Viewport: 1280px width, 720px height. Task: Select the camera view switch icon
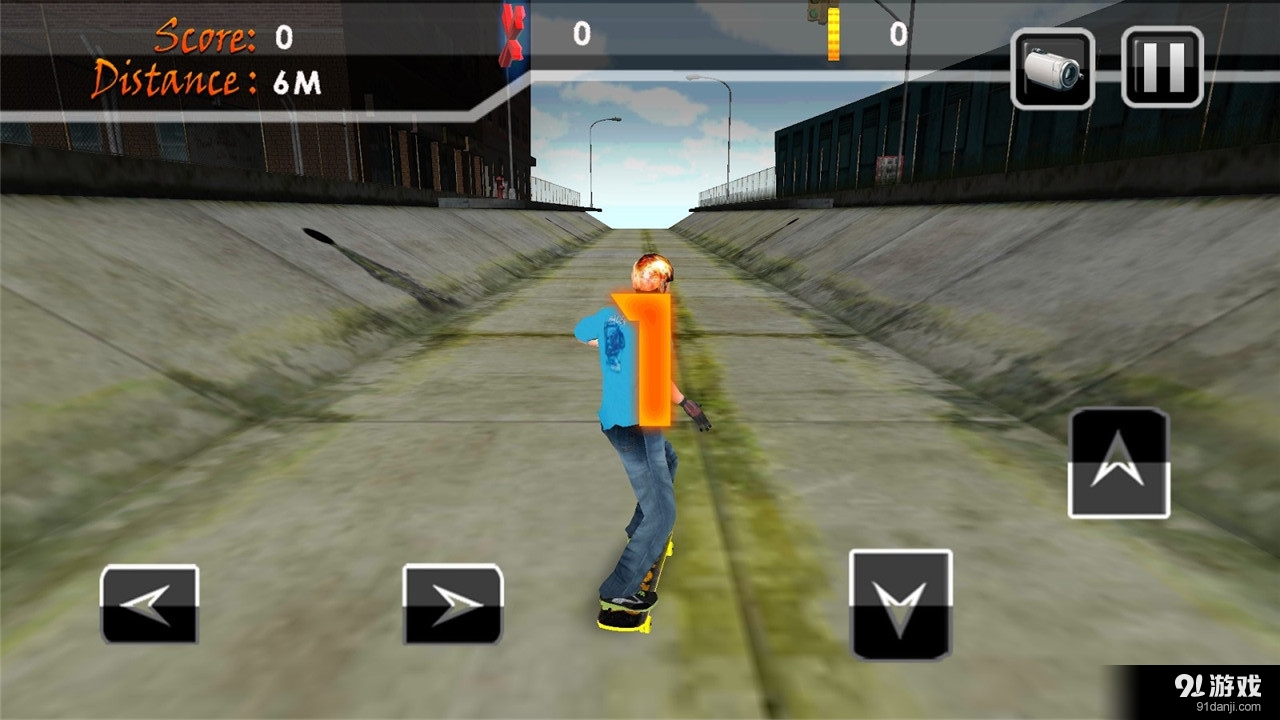(x=1052, y=66)
